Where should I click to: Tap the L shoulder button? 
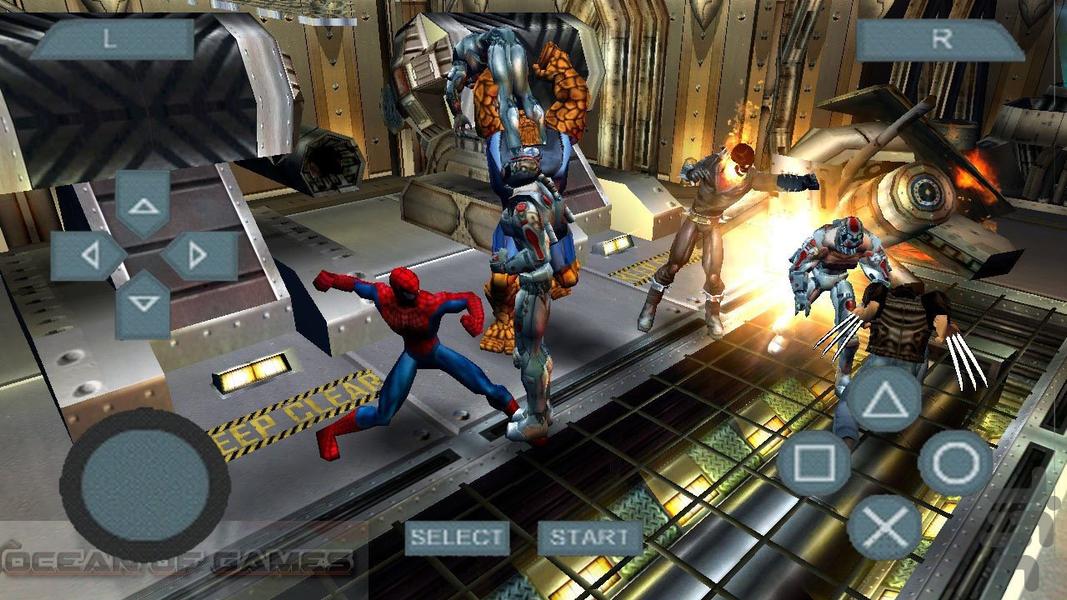coord(111,40)
